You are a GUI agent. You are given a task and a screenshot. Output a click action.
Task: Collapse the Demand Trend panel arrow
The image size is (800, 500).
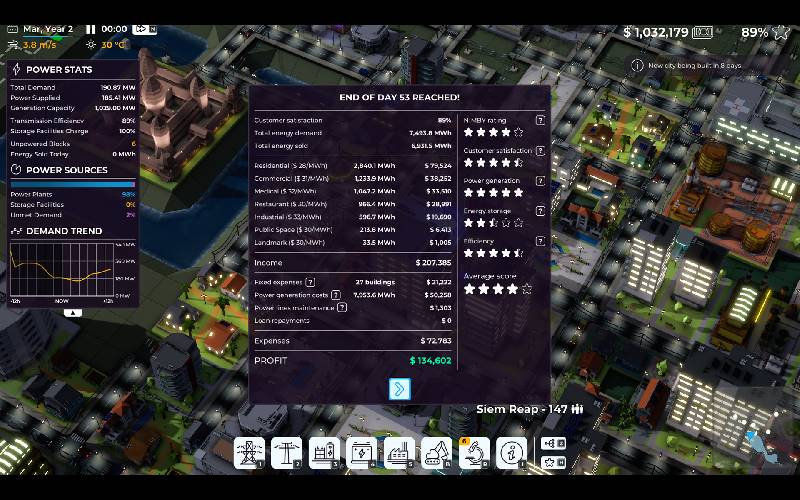coord(72,312)
